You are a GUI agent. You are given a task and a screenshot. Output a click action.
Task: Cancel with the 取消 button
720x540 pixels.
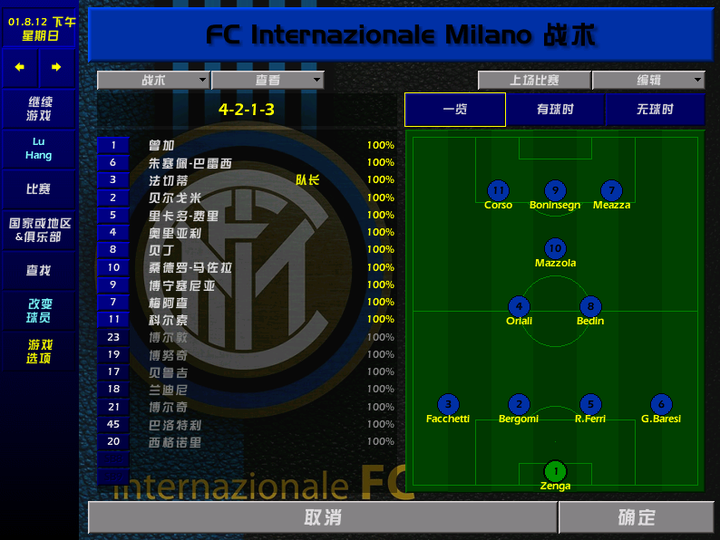tap(322, 517)
